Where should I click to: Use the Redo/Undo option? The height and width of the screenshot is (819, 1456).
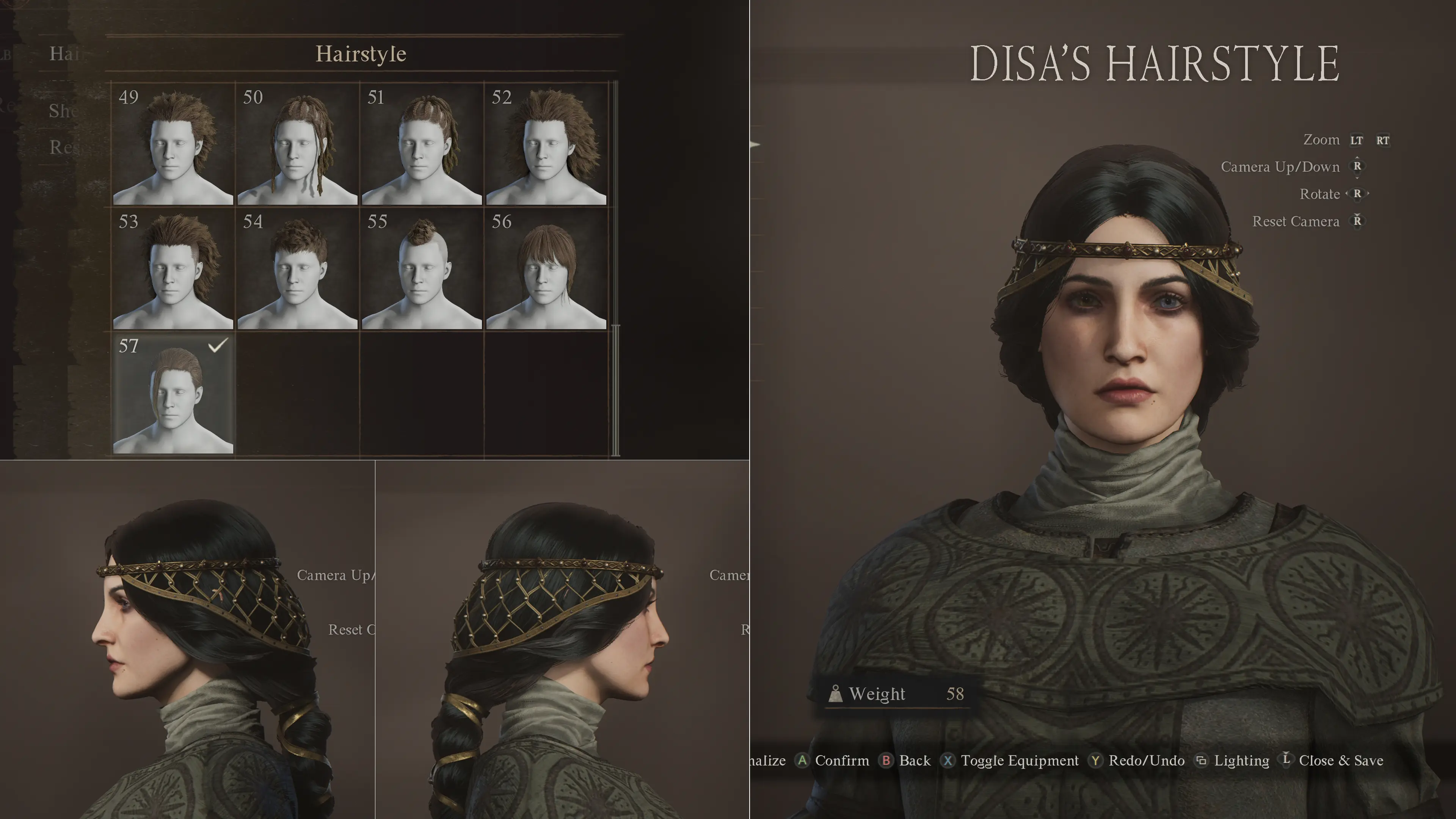[x=1137, y=761]
